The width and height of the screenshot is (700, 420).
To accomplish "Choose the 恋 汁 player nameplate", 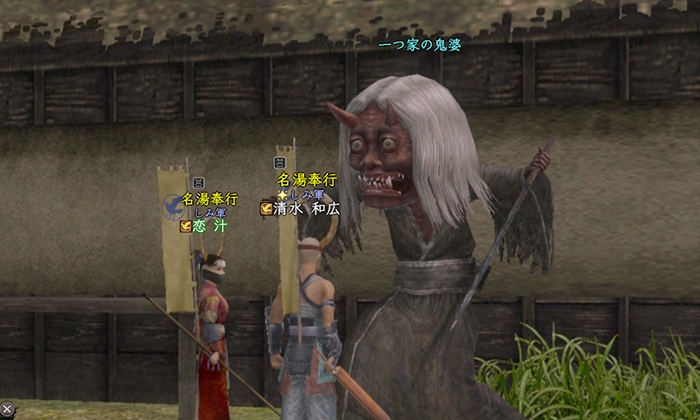I will tap(210, 226).
